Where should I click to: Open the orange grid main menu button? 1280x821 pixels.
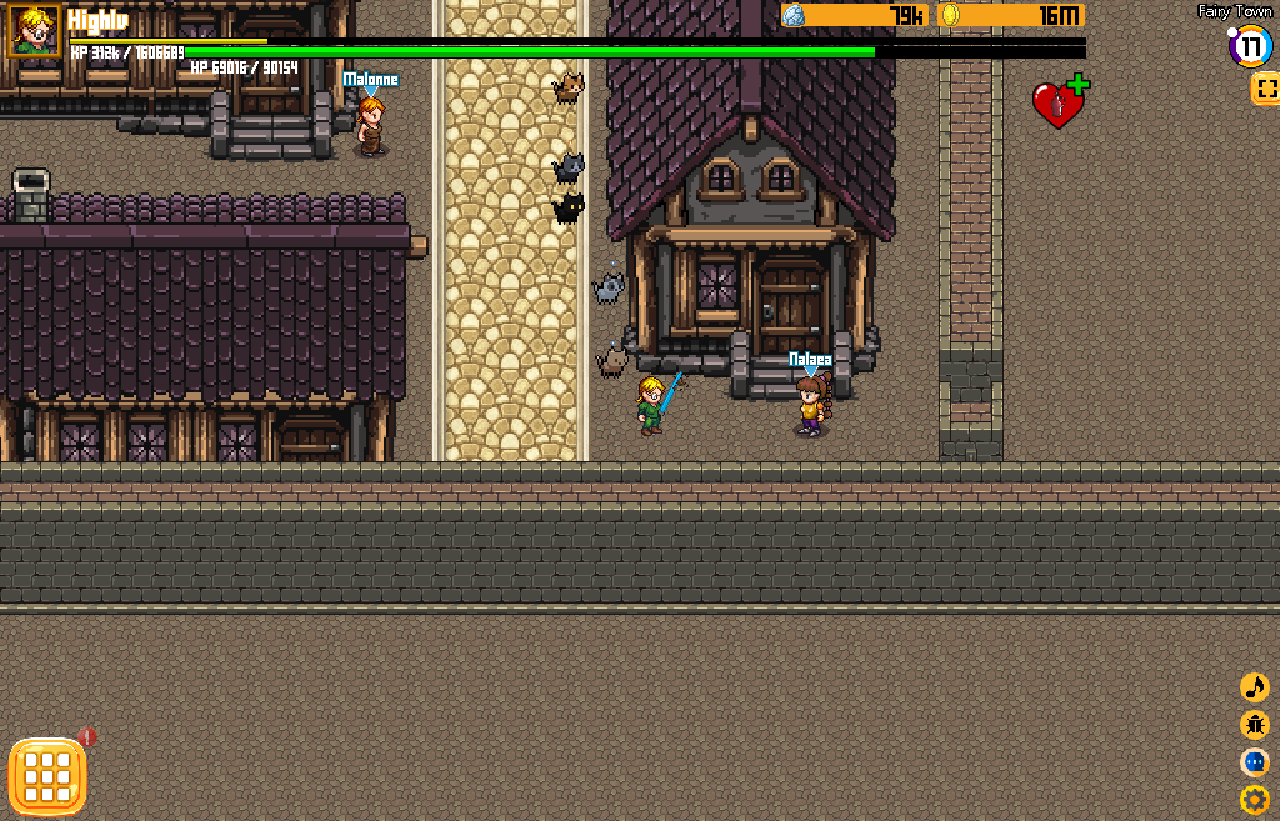pyautogui.click(x=47, y=776)
